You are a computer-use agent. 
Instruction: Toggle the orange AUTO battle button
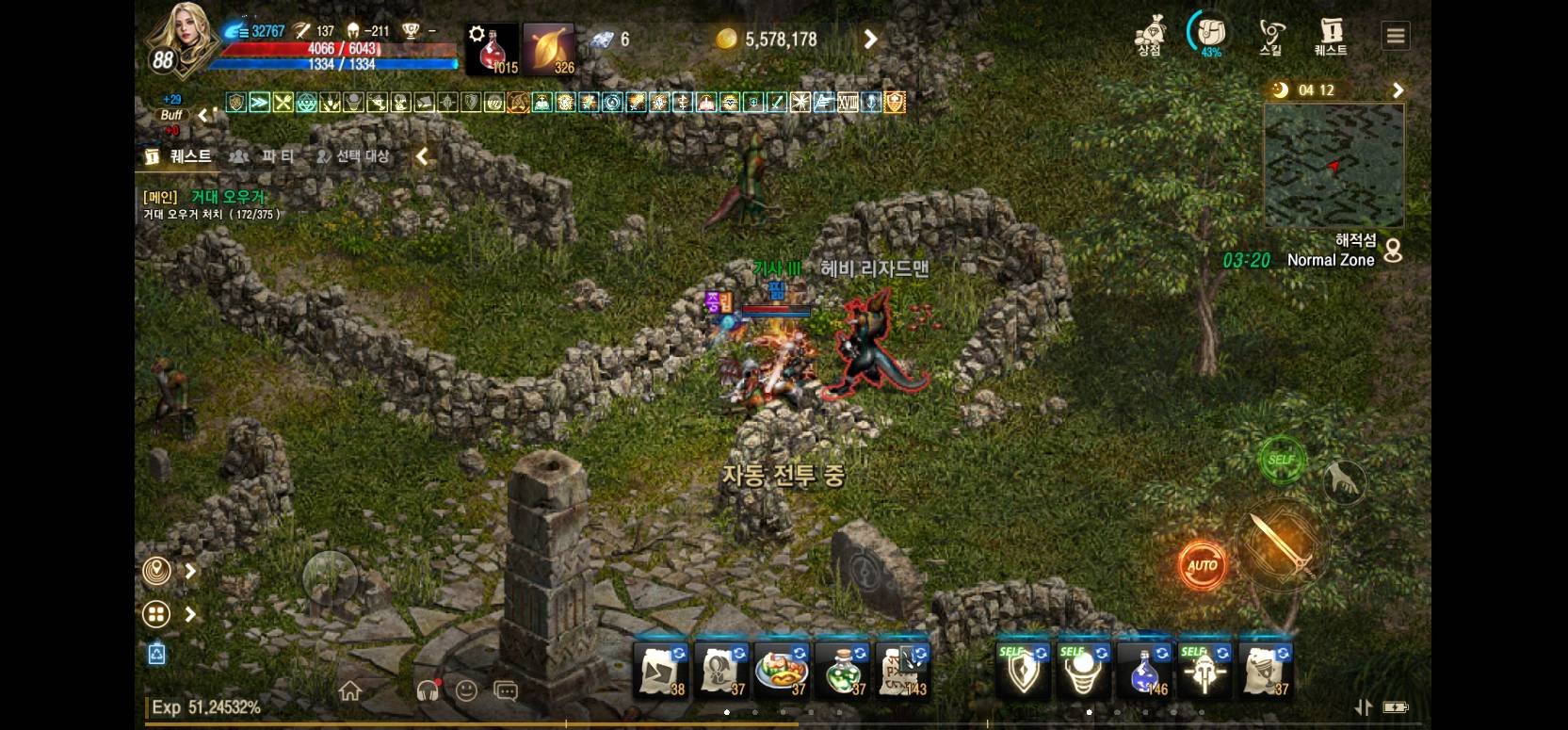(1202, 565)
